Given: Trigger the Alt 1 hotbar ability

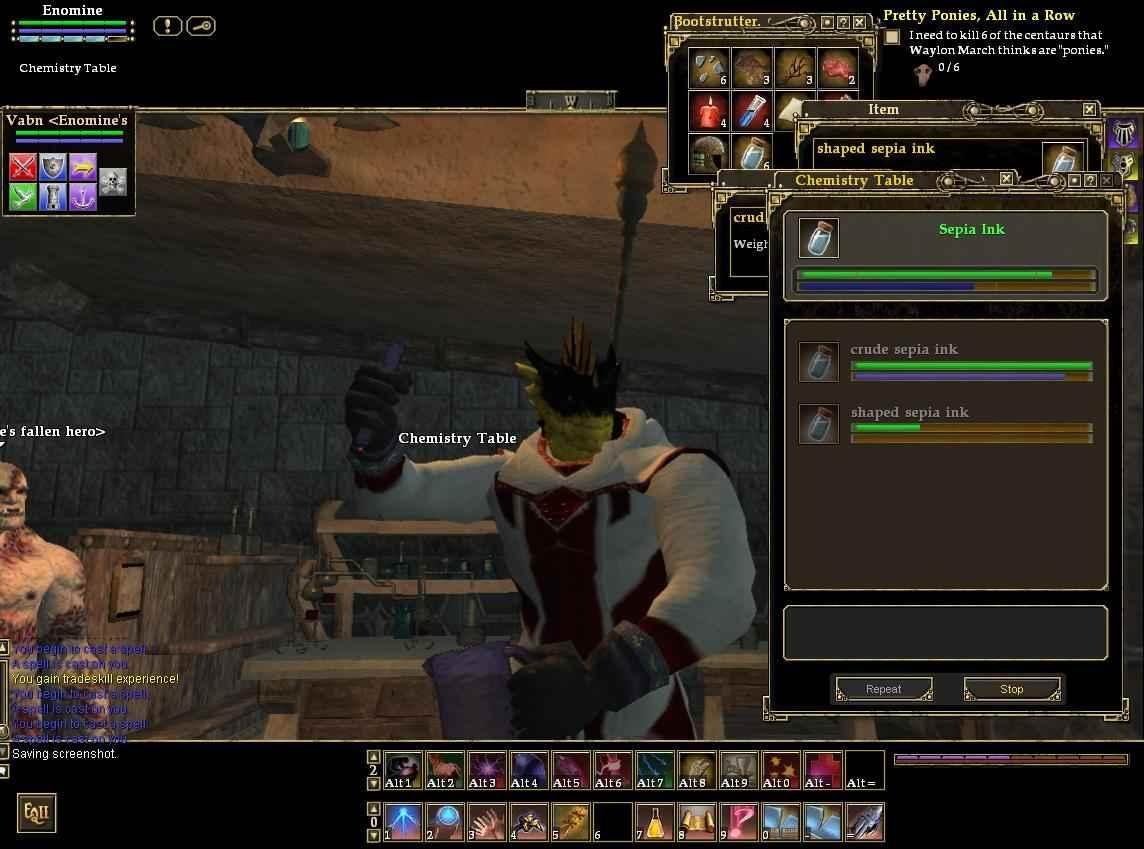Looking at the screenshot, I should pos(403,770).
